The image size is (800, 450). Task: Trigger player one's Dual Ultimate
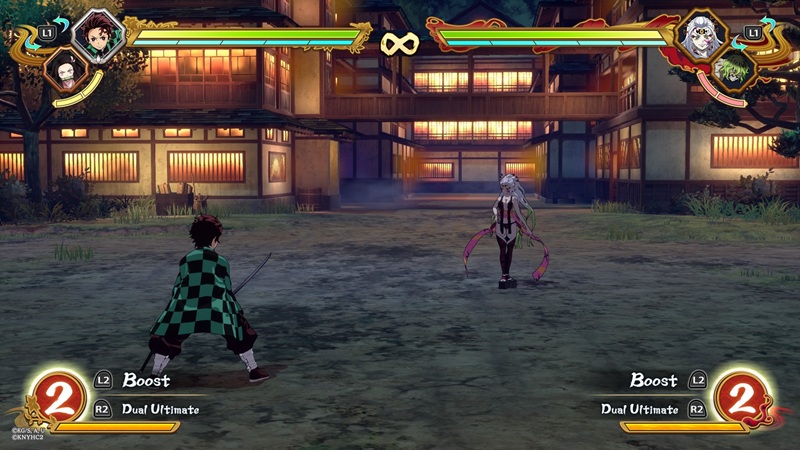pyautogui.click(x=160, y=408)
